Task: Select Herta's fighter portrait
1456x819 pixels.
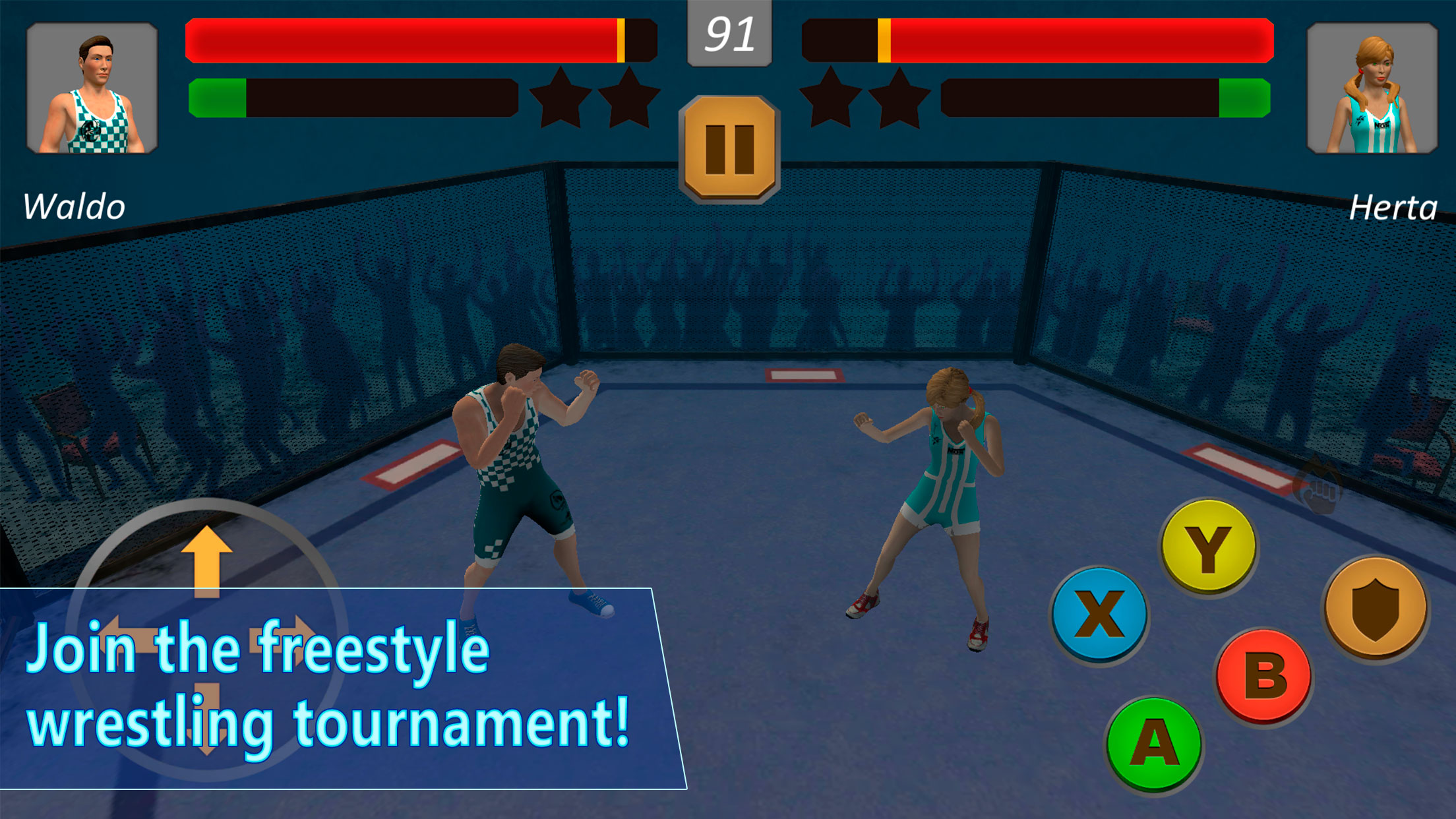Action: click(1372, 88)
